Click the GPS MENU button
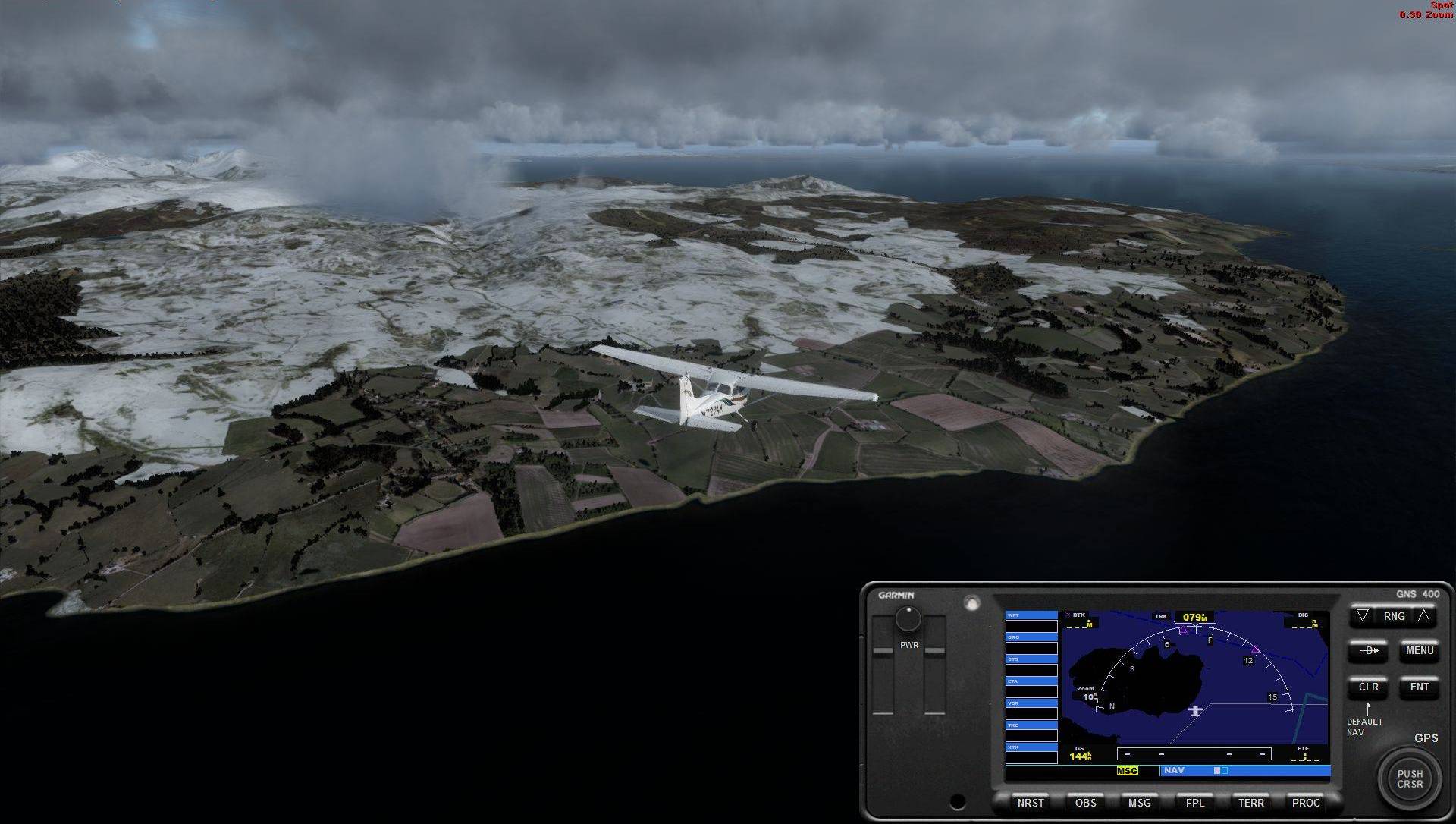Screen dimensions: 1456x824 pos(1419,651)
